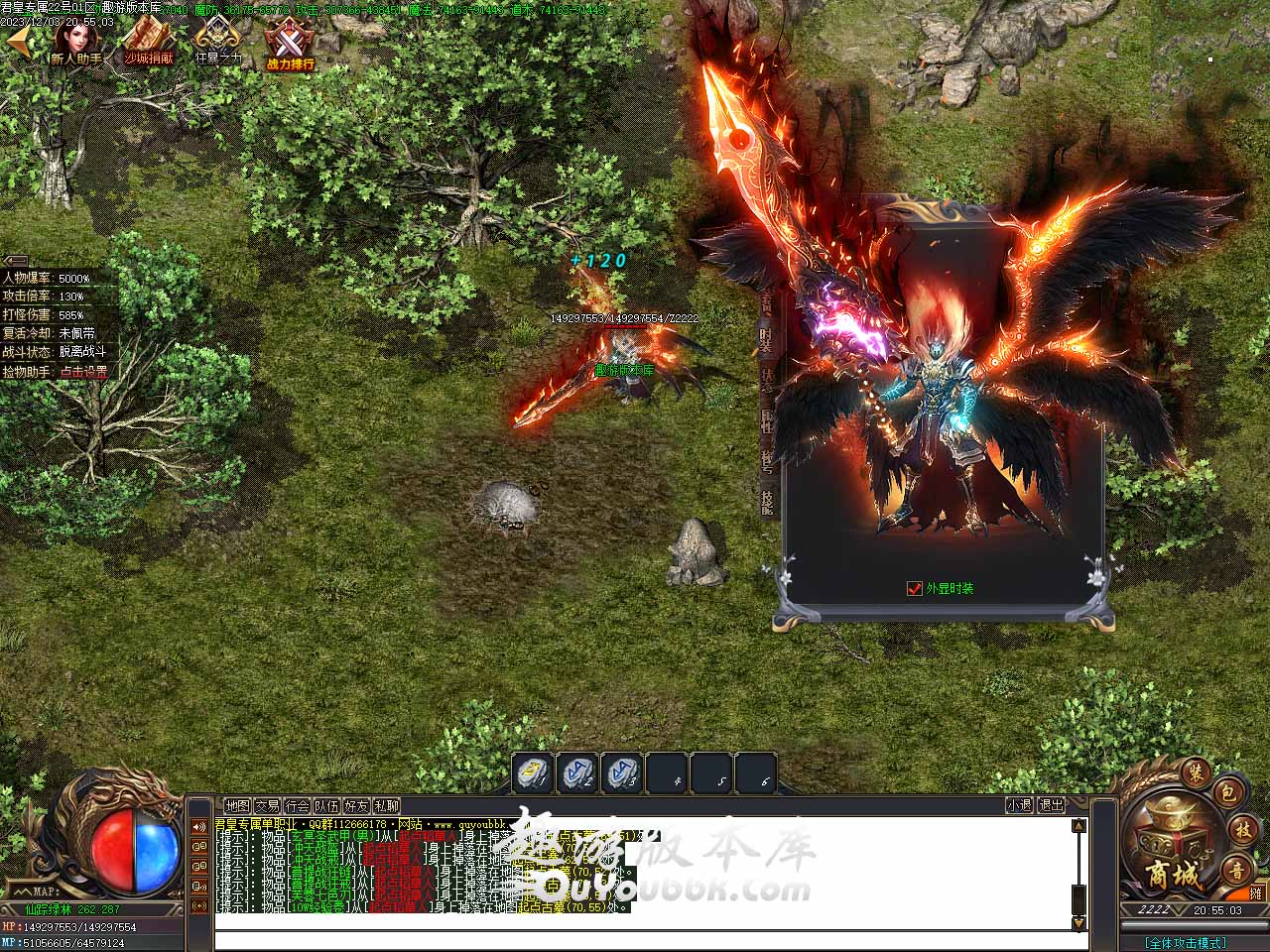Open the 队伍 team button
Viewport: 1270px width, 952px height.
(326, 806)
